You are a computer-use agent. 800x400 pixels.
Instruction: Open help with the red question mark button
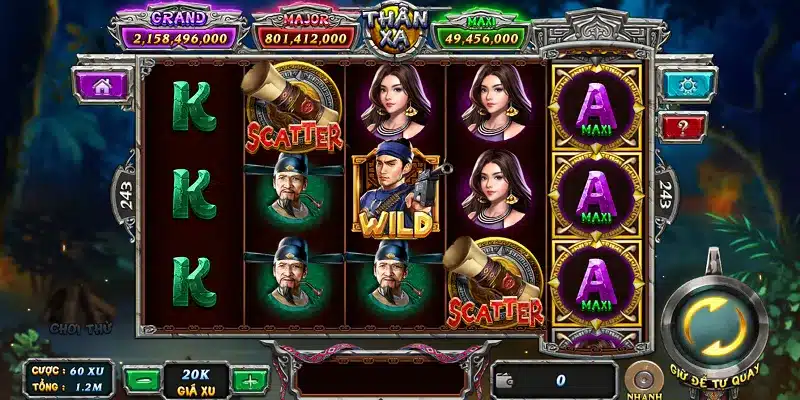684,126
